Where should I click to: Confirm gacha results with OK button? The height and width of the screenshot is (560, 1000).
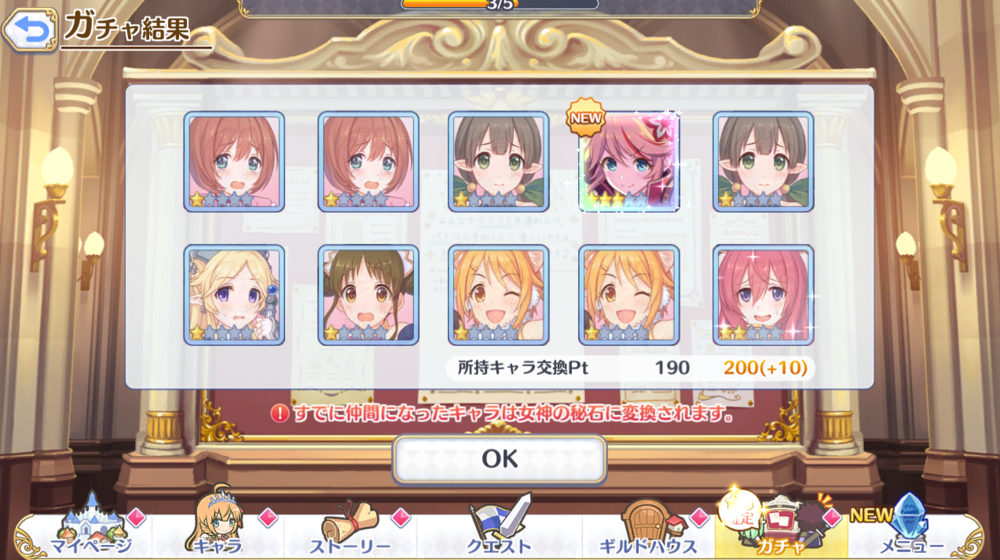click(499, 459)
